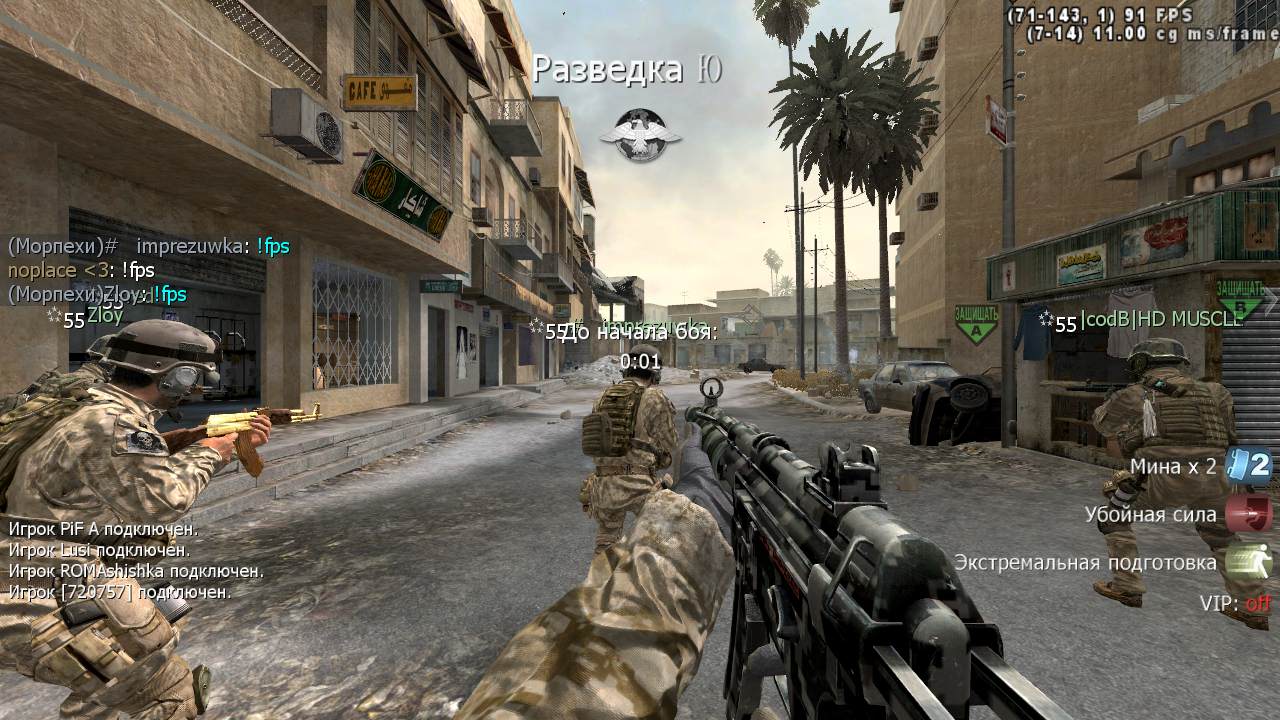Select the green Защищать A objective marker
1280x720 pixels.
[976, 323]
